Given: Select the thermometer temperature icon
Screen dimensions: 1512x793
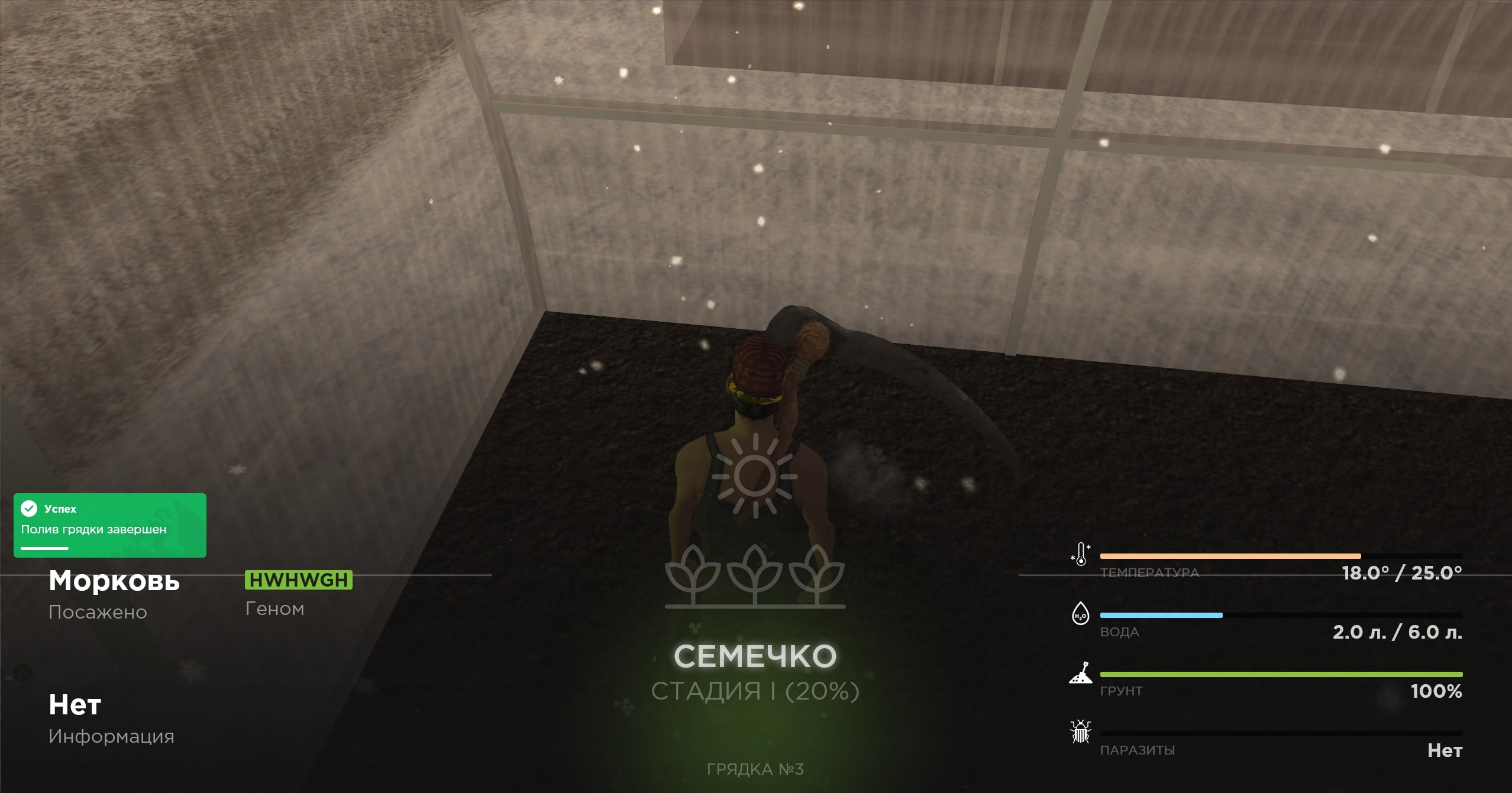Looking at the screenshot, I should pyautogui.click(x=1081, y=555).
